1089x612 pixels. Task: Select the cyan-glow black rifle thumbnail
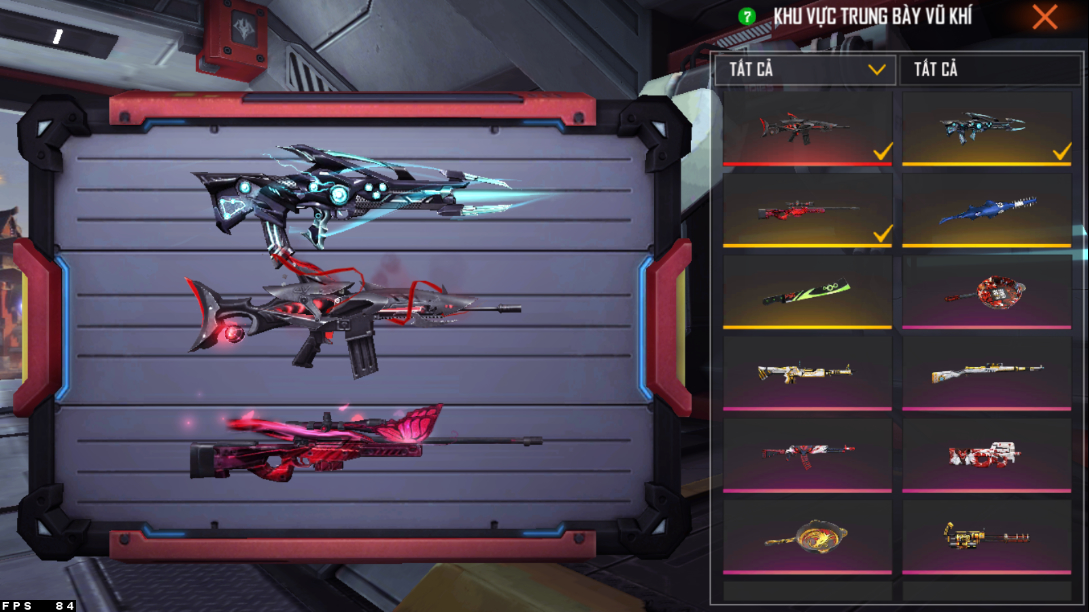pos(986,127)
